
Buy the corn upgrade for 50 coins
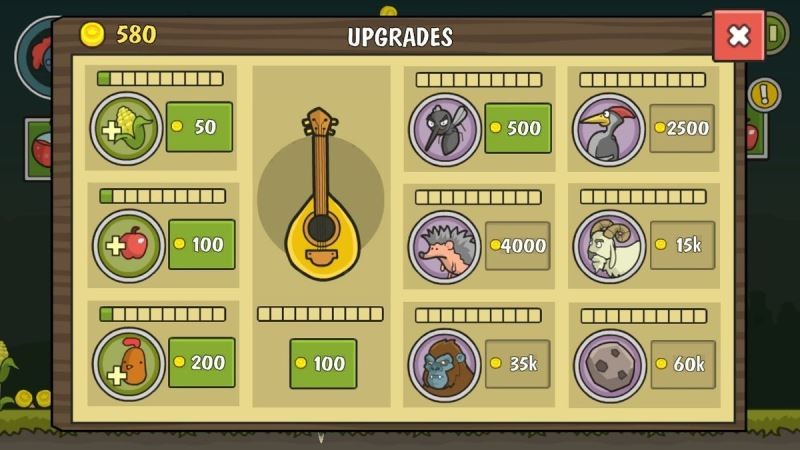pos(199,127)
